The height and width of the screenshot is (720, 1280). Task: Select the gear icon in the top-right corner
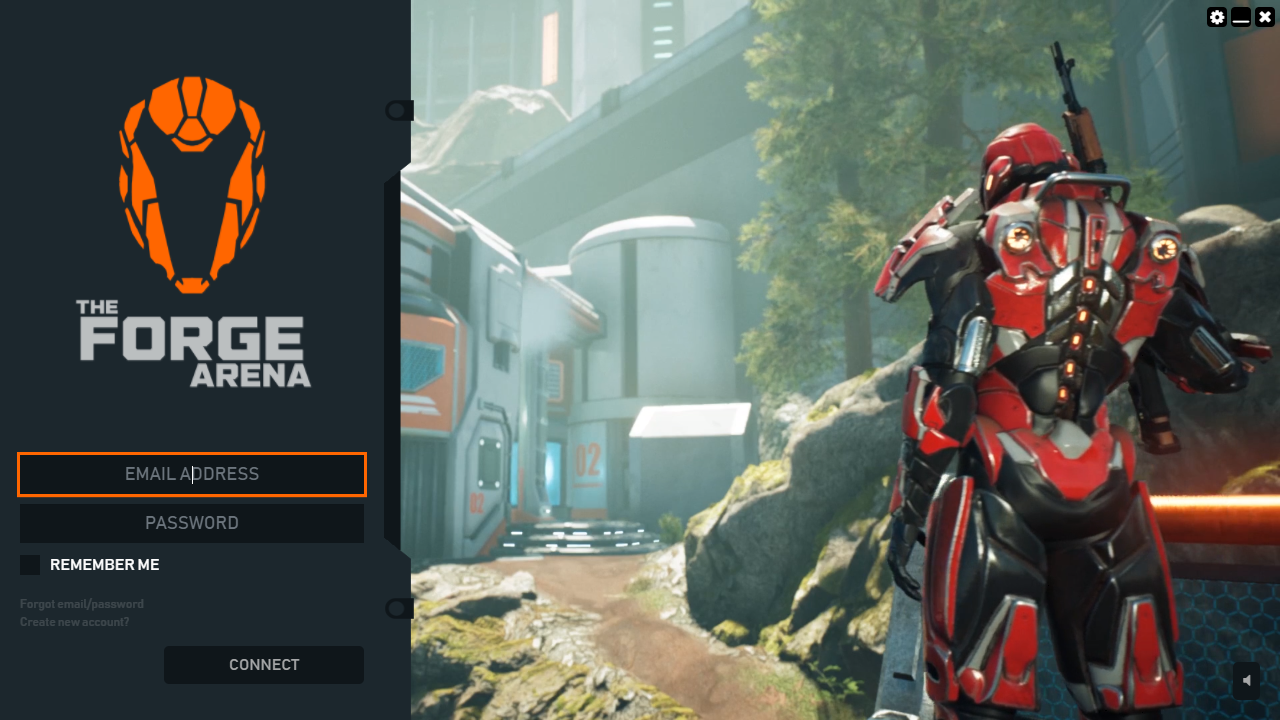click(x=1216, y=17)
